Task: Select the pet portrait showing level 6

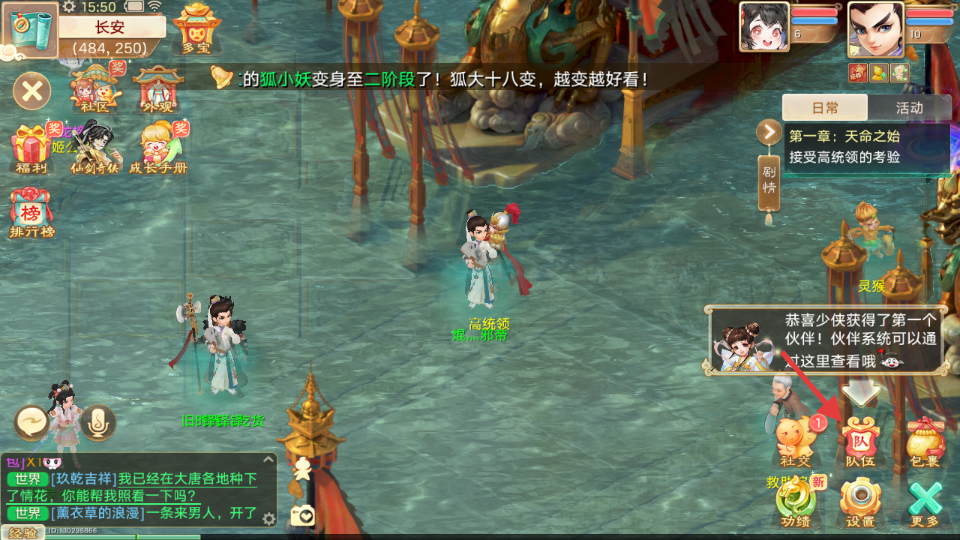Action: [764, 27]
